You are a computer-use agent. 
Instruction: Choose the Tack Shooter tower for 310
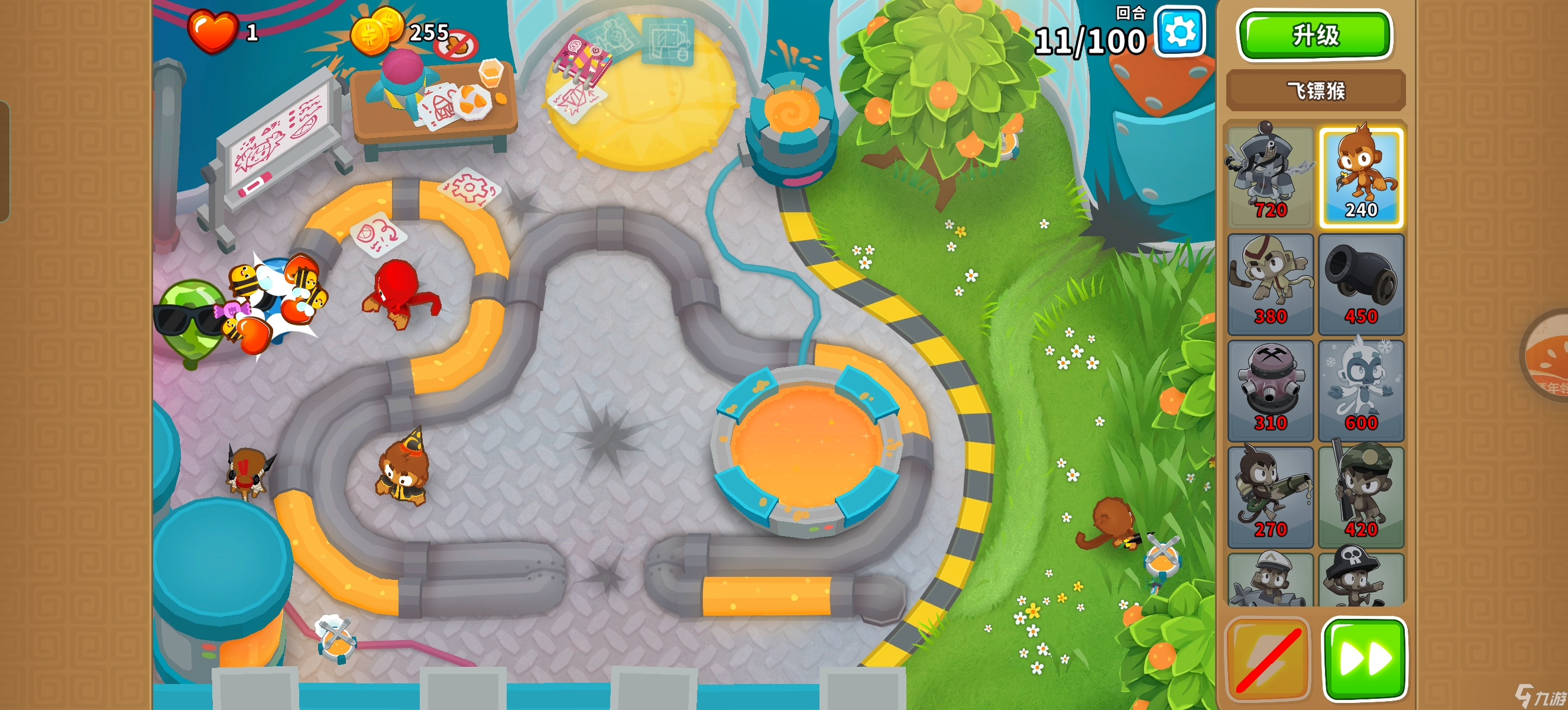[x=1270, y=390]
